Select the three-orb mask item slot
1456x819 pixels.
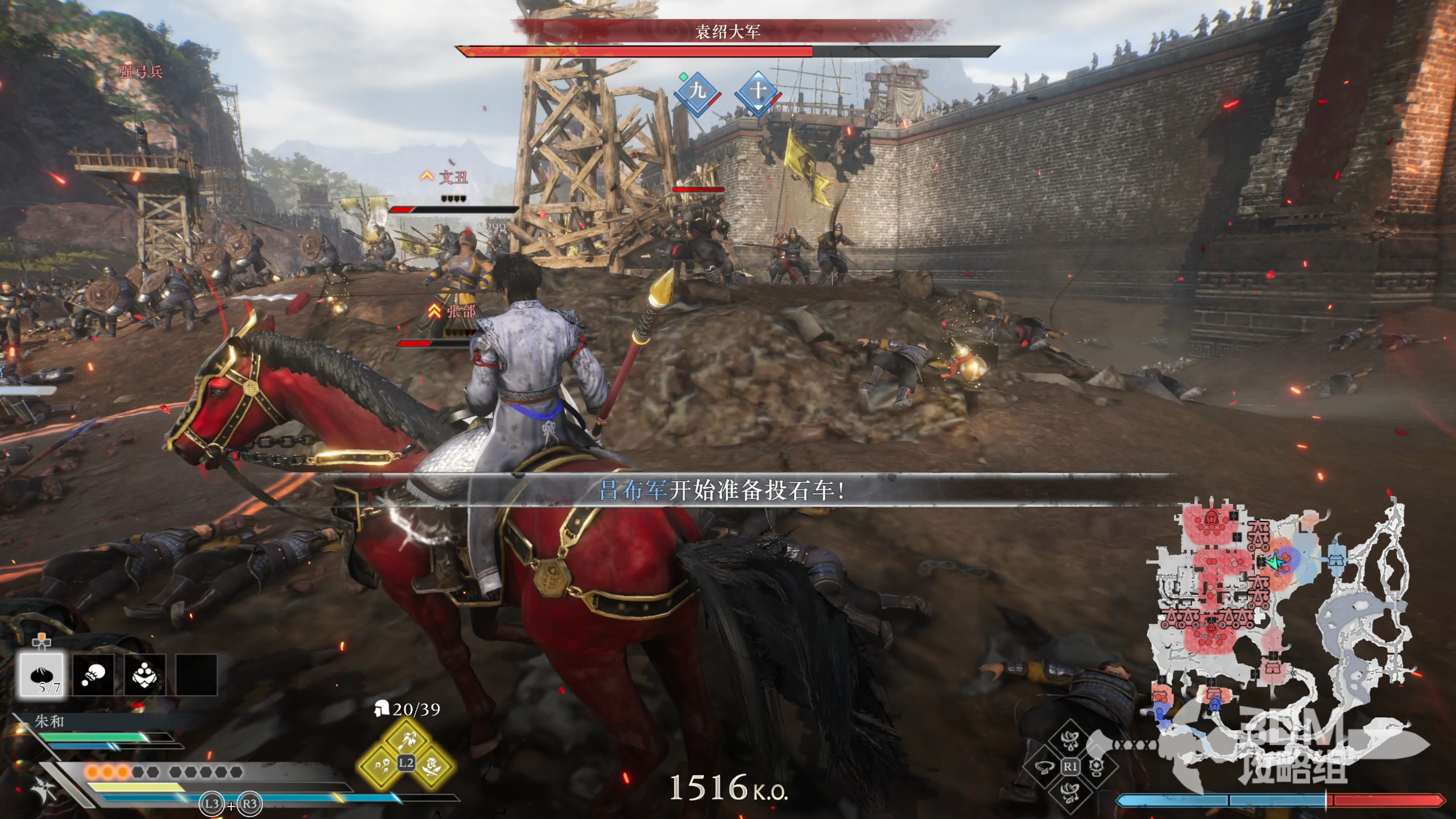(x=145, y=675)
